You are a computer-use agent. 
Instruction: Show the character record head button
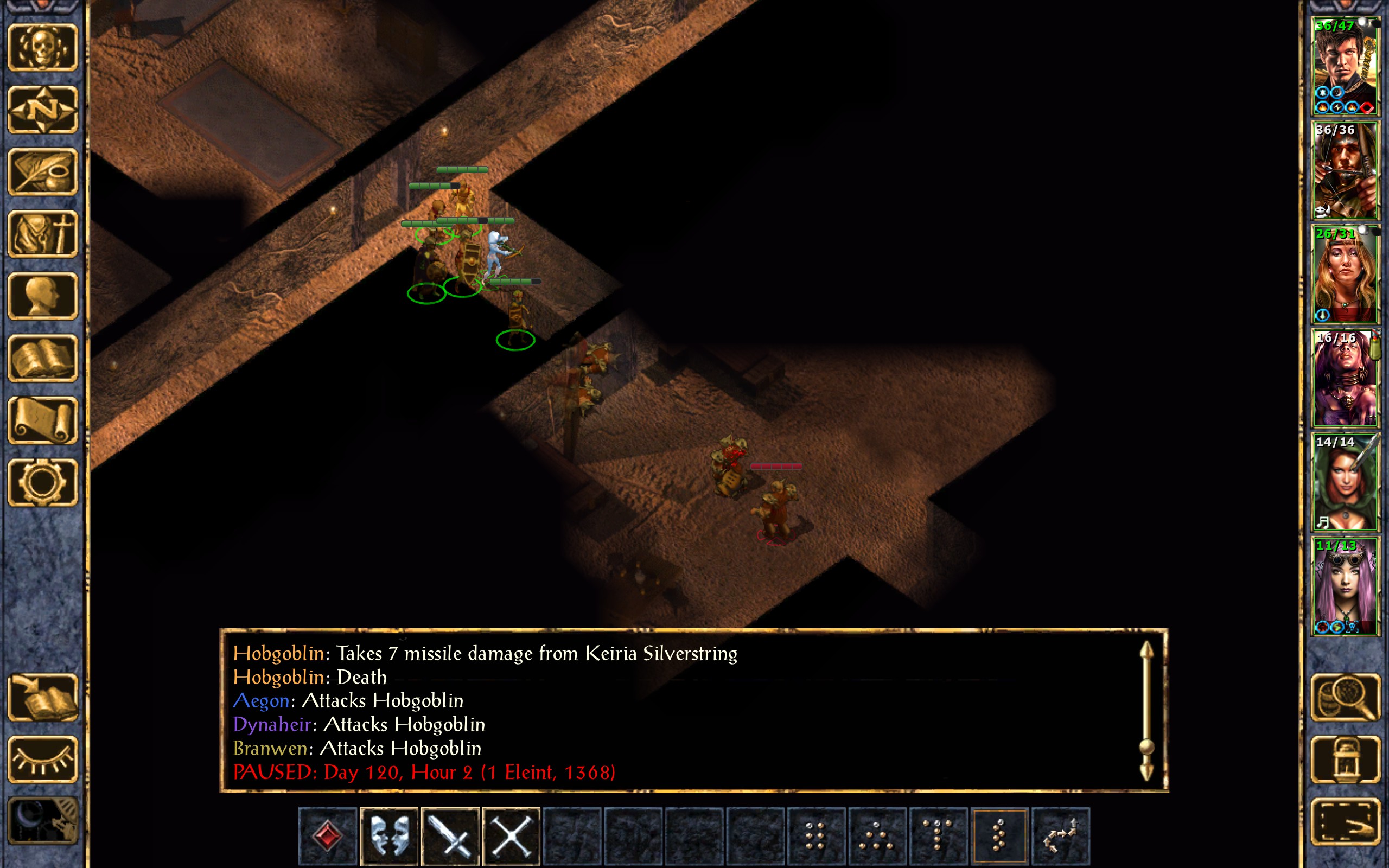(42, 296)
